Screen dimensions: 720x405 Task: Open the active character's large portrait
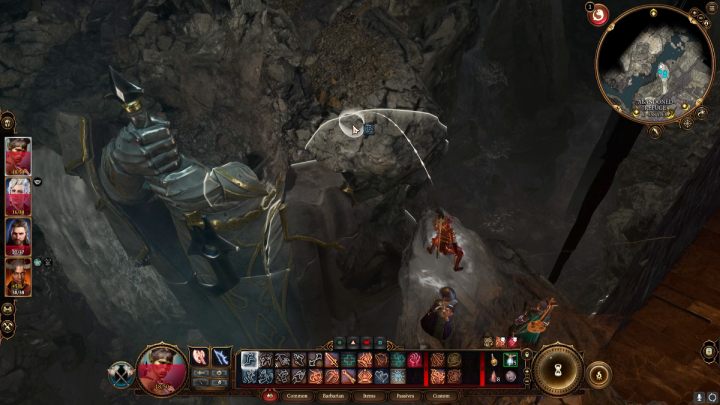(x=160, y=367)
